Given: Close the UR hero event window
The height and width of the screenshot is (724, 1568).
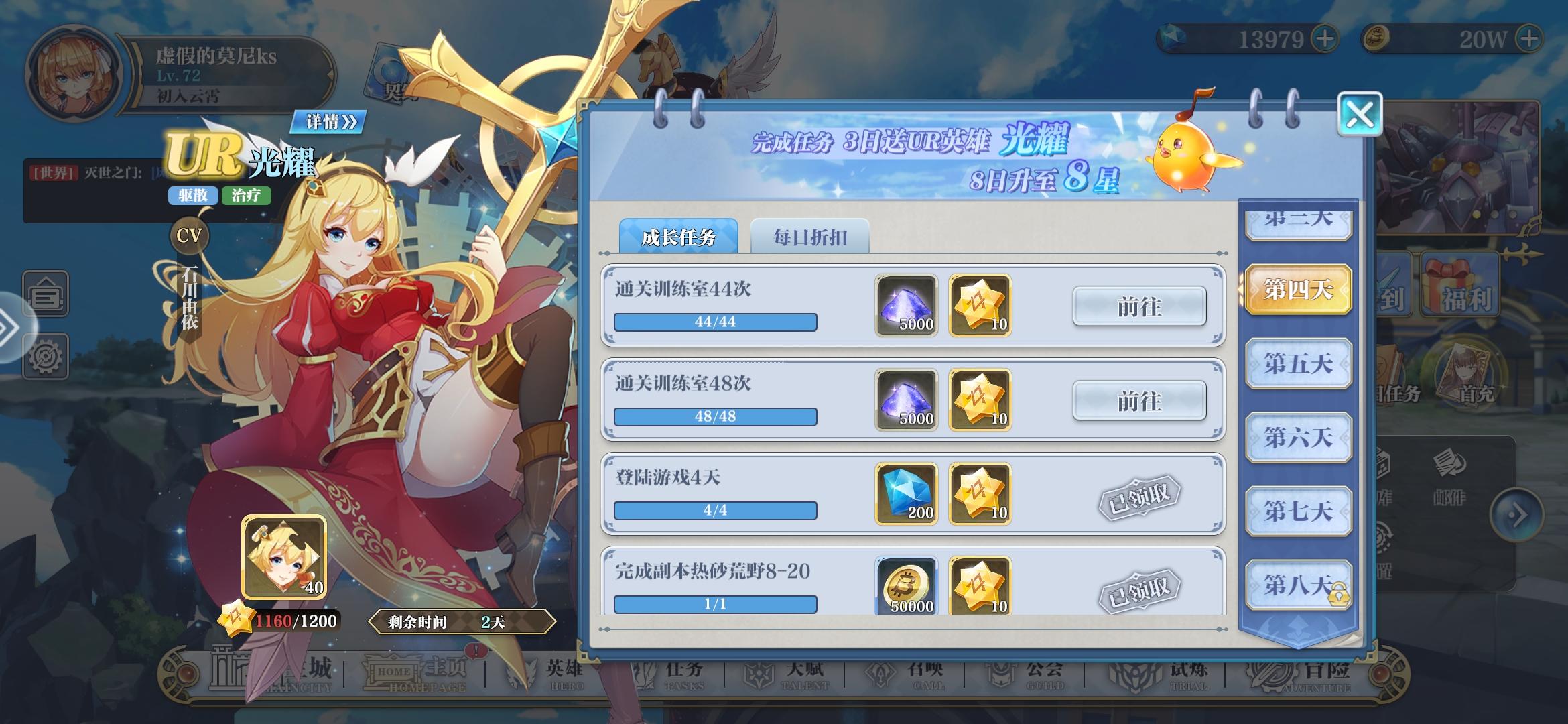Looking at the screenshot, I should click(x=1361, y=114).
